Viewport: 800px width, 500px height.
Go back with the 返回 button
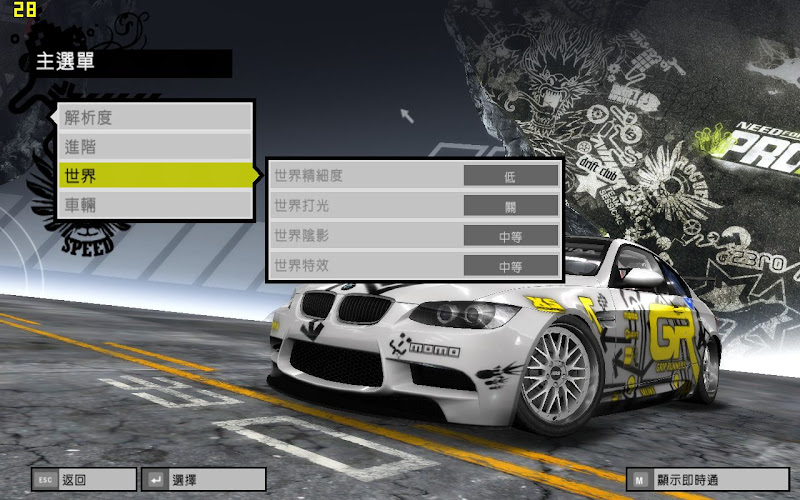[x=83, y=480]
